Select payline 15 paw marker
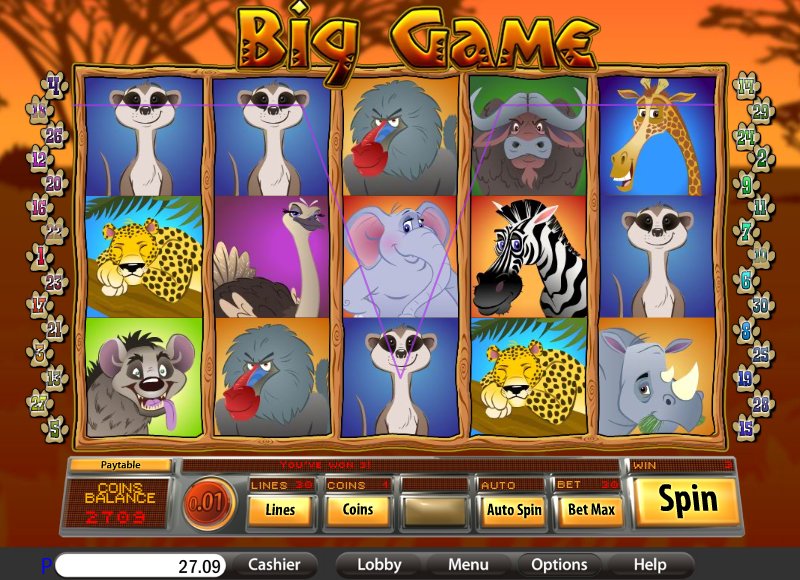This screenshot has height=580, width=800. tap(745, 427)
